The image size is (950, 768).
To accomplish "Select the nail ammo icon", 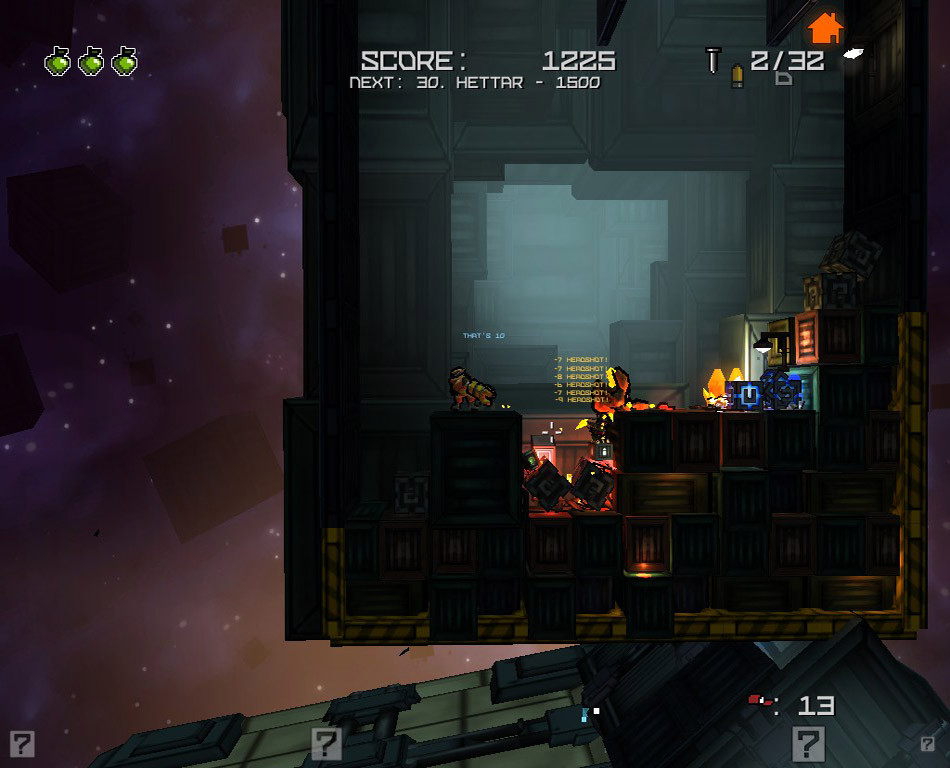I will point(713,60).
